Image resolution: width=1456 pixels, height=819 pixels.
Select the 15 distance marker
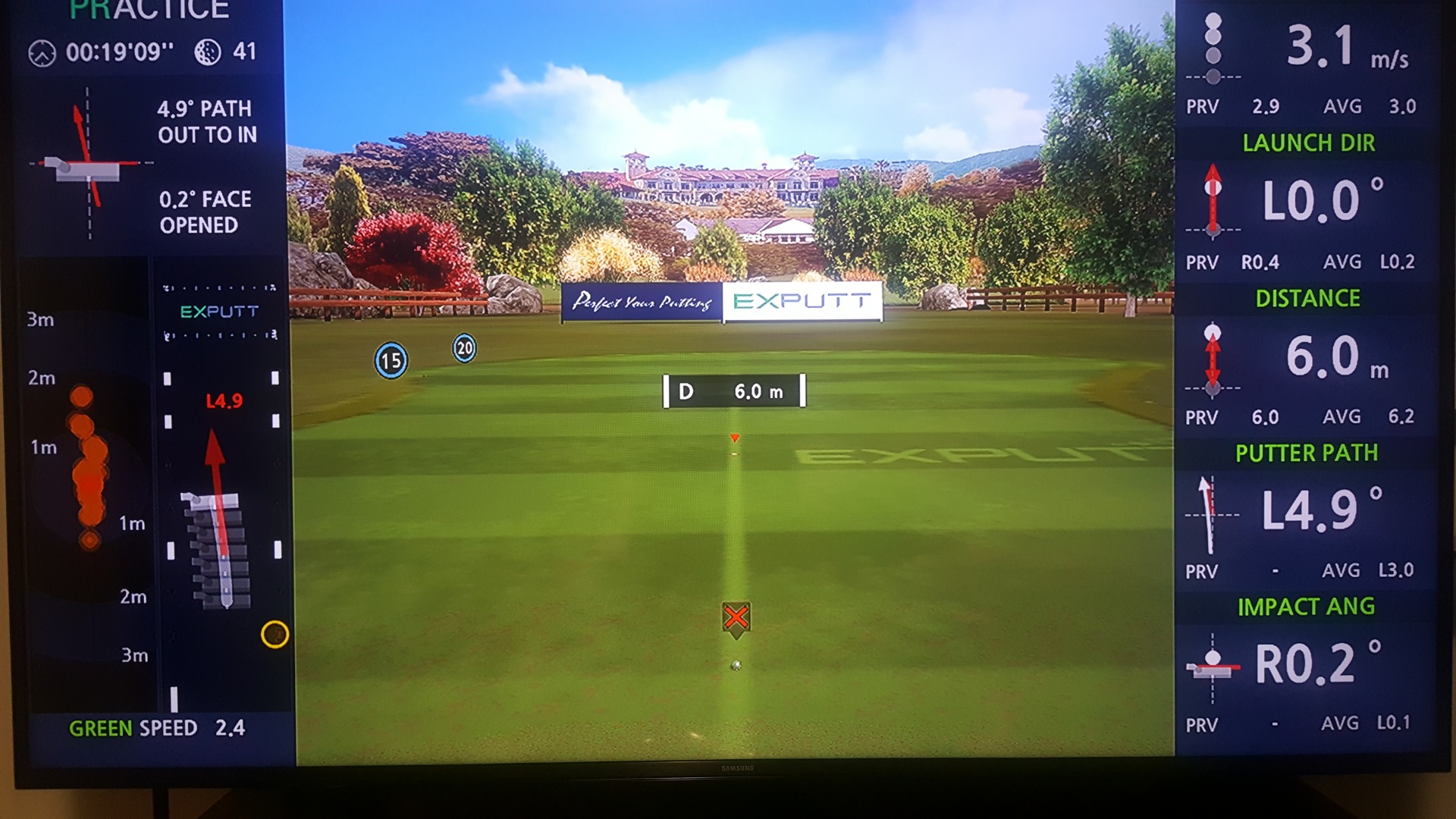click(x=391, y=360)
